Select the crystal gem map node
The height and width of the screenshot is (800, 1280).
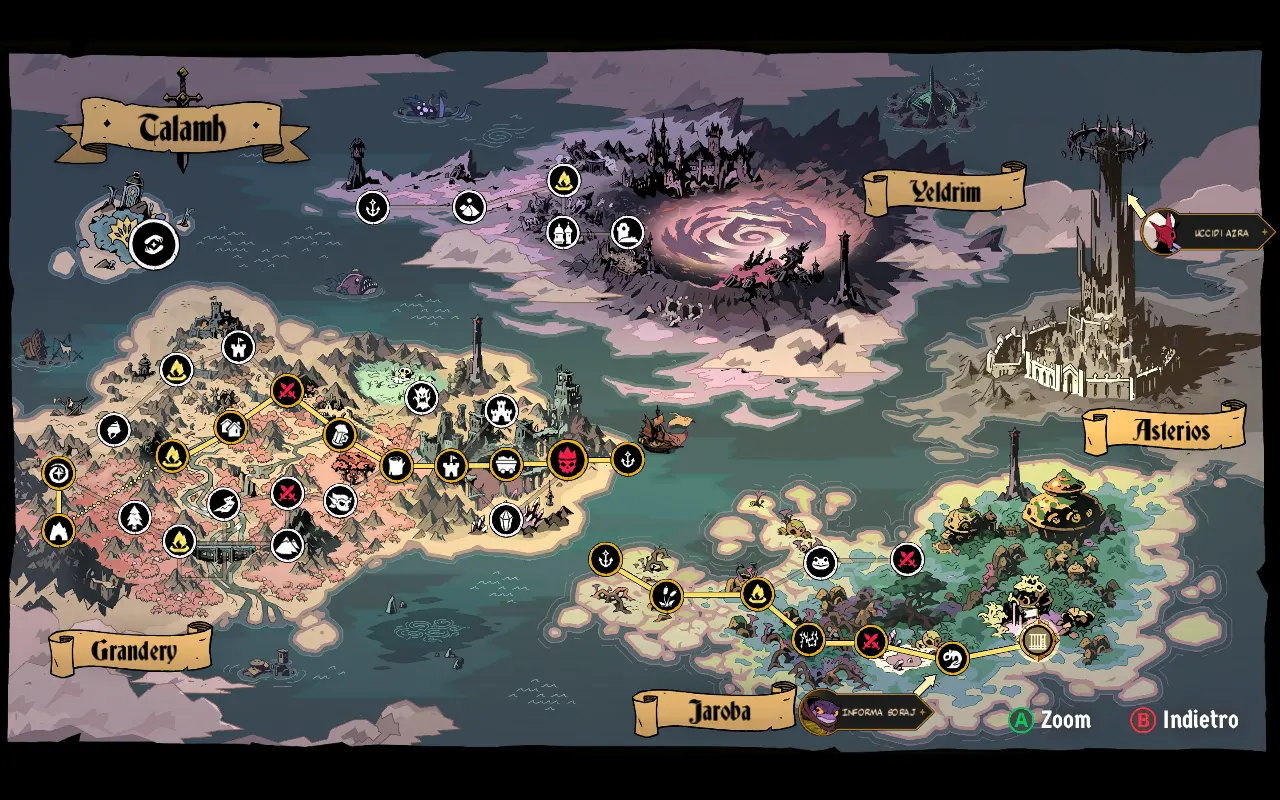pyautogui.click(x=506, y=518)
